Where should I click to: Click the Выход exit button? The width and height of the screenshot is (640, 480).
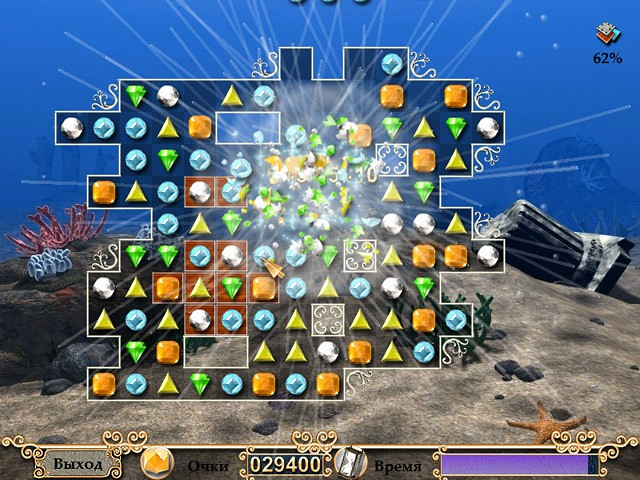click(x=77, y=464)
